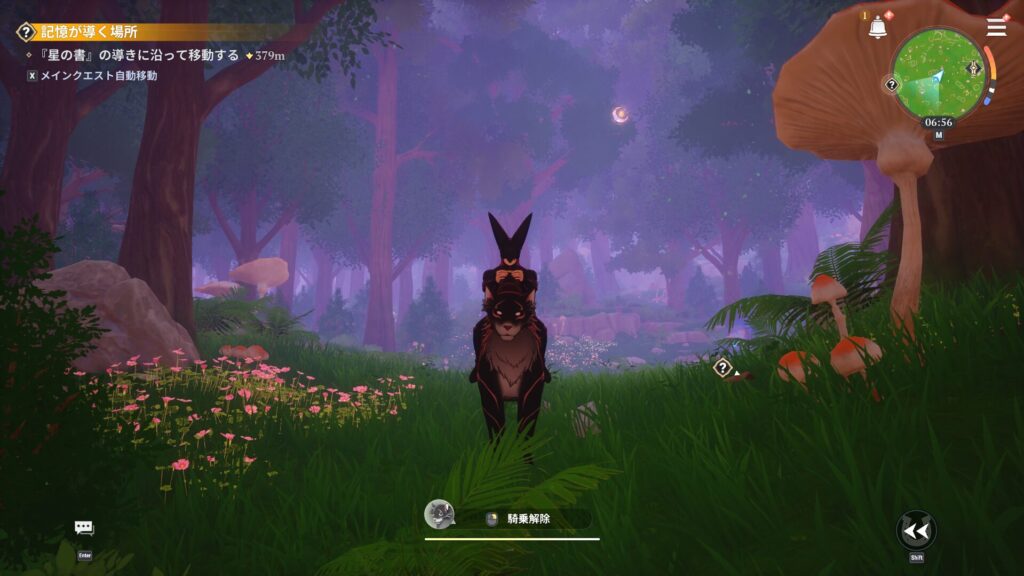Open the 記憶が導く場所 quest tracker
This screenshot has height=576, width=1024.
[90, 32]
